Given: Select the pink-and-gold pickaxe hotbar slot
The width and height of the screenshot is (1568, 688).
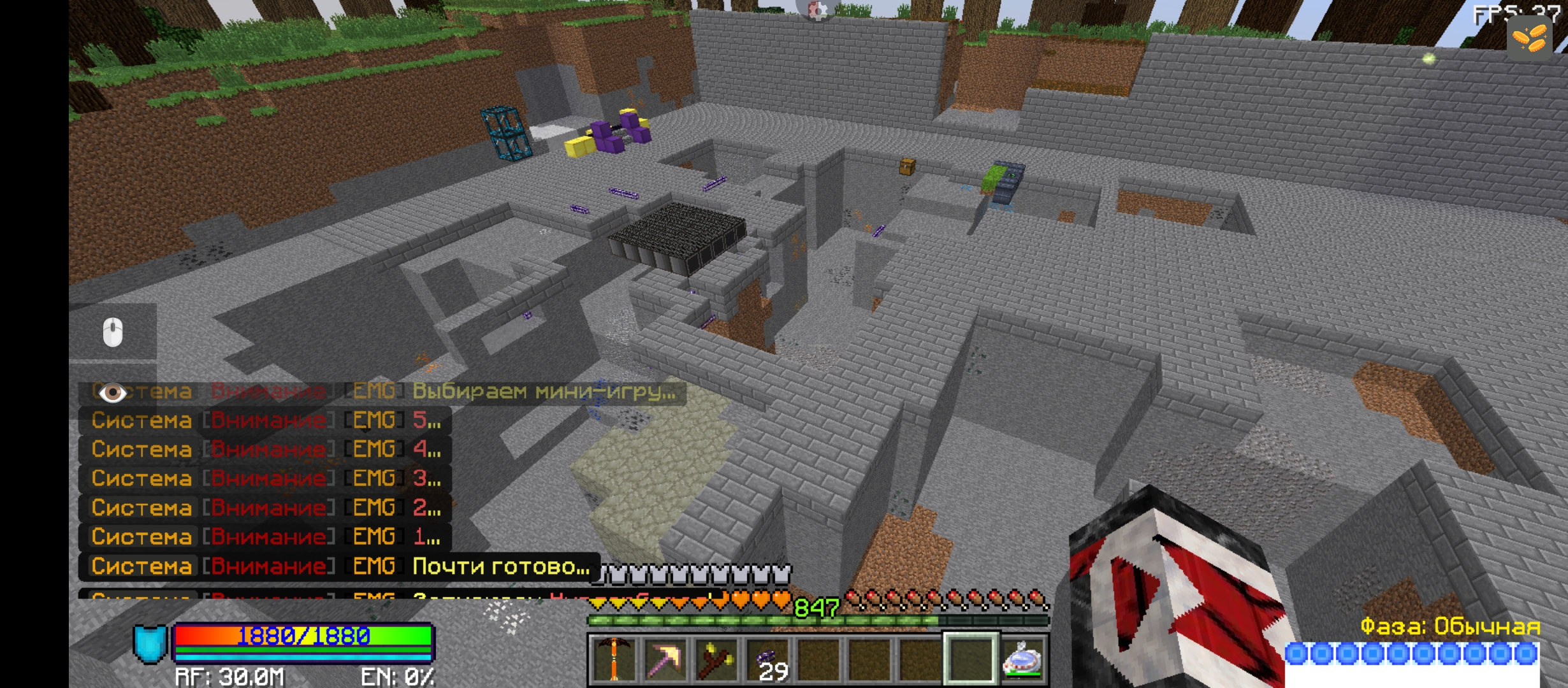Looking at the screenshot, I should pos(664,659).
